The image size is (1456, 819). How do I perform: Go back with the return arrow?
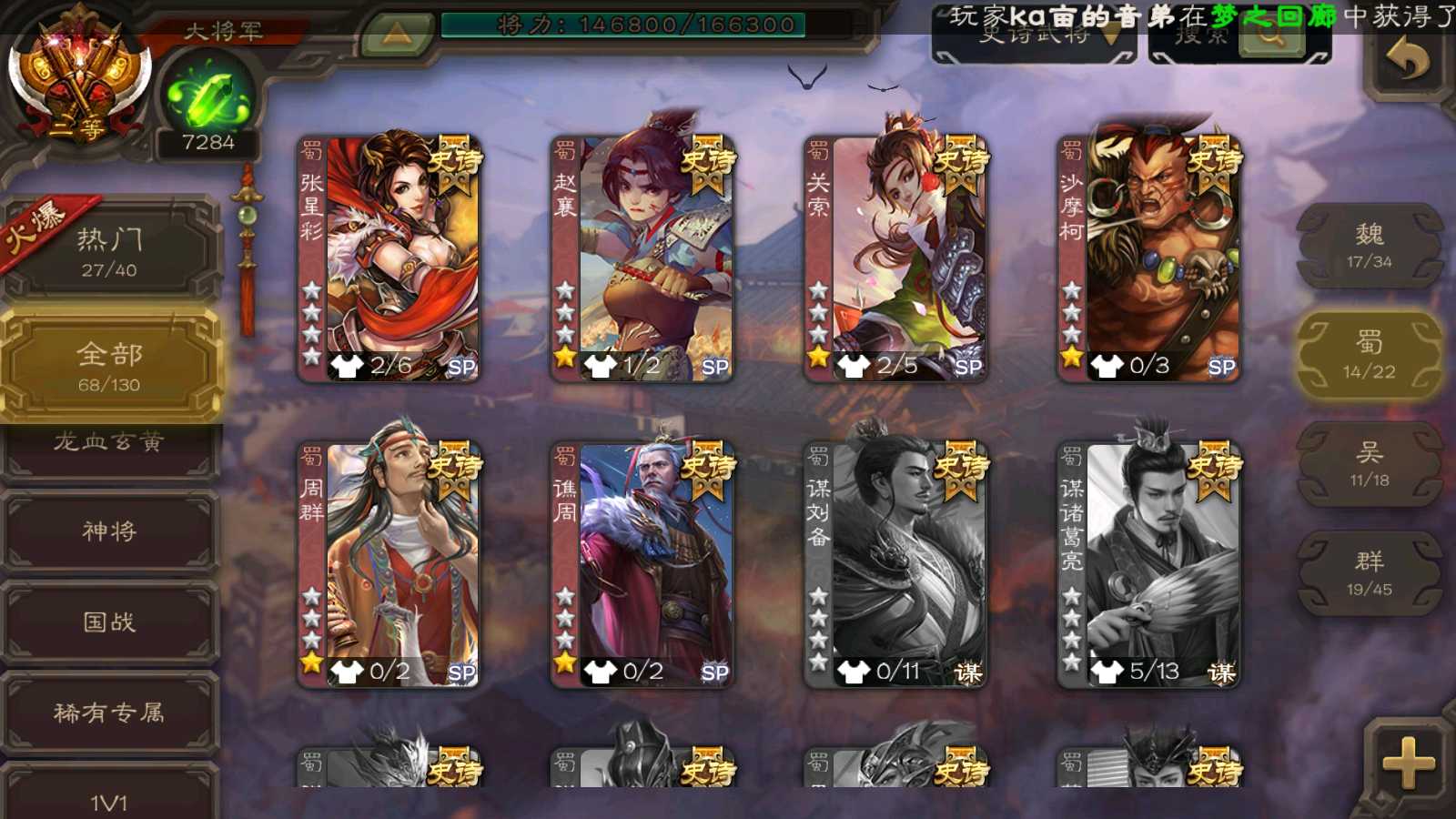click(x=1408, y=60)
